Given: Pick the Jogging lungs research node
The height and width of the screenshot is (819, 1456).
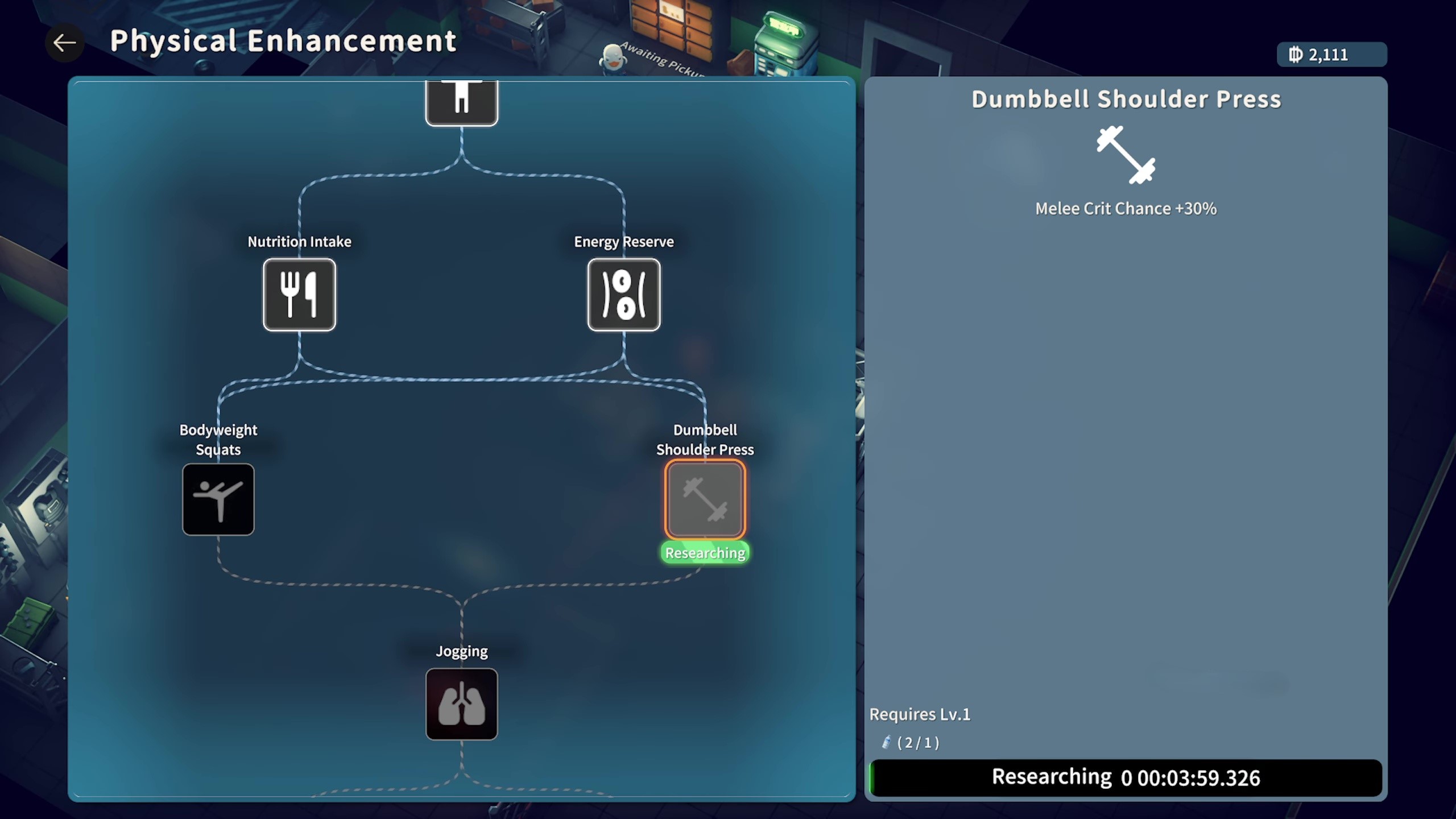Looking at the screenshot, I should tap(461, 704).
